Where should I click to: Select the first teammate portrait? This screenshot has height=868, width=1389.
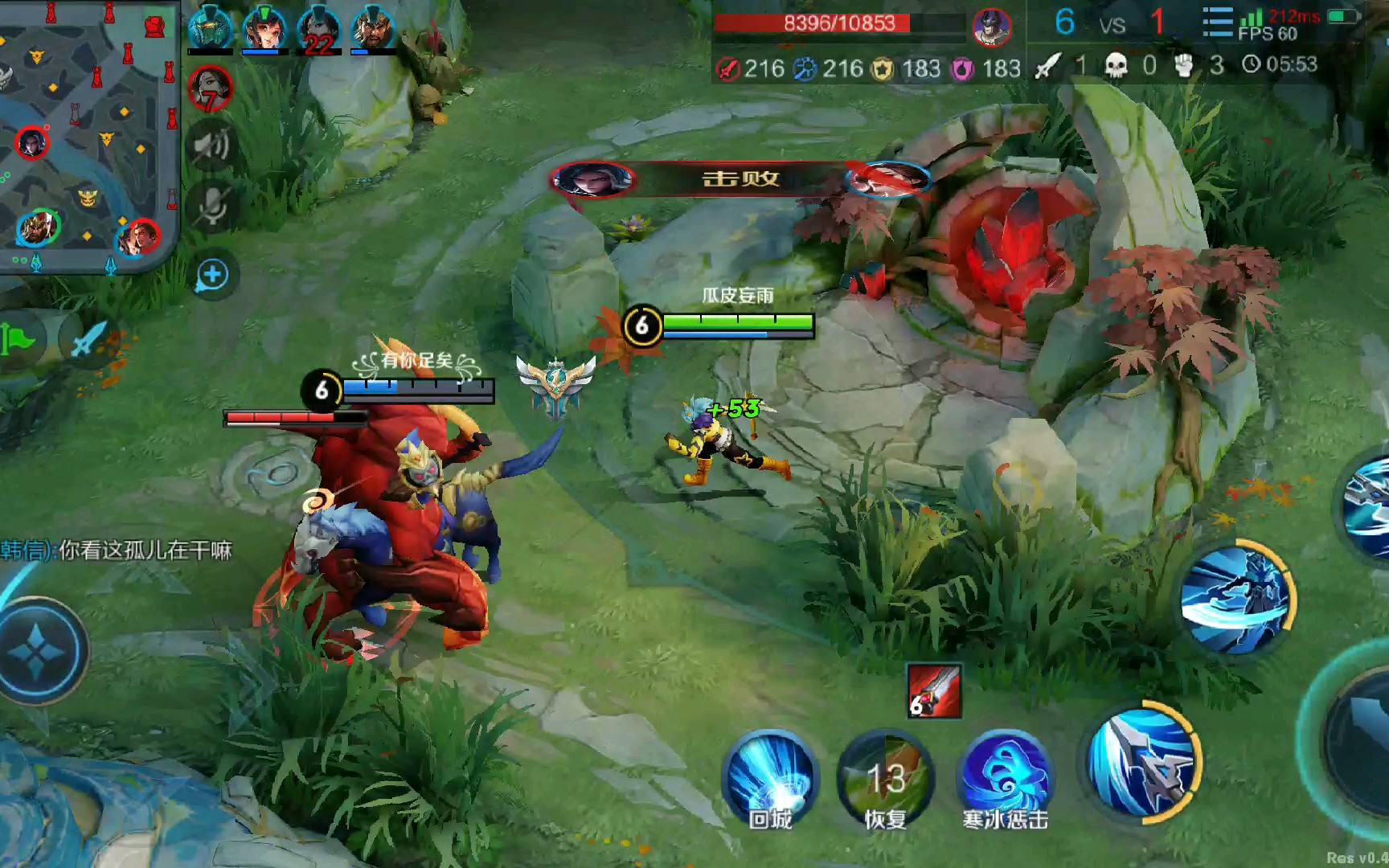tap(210, 31)
